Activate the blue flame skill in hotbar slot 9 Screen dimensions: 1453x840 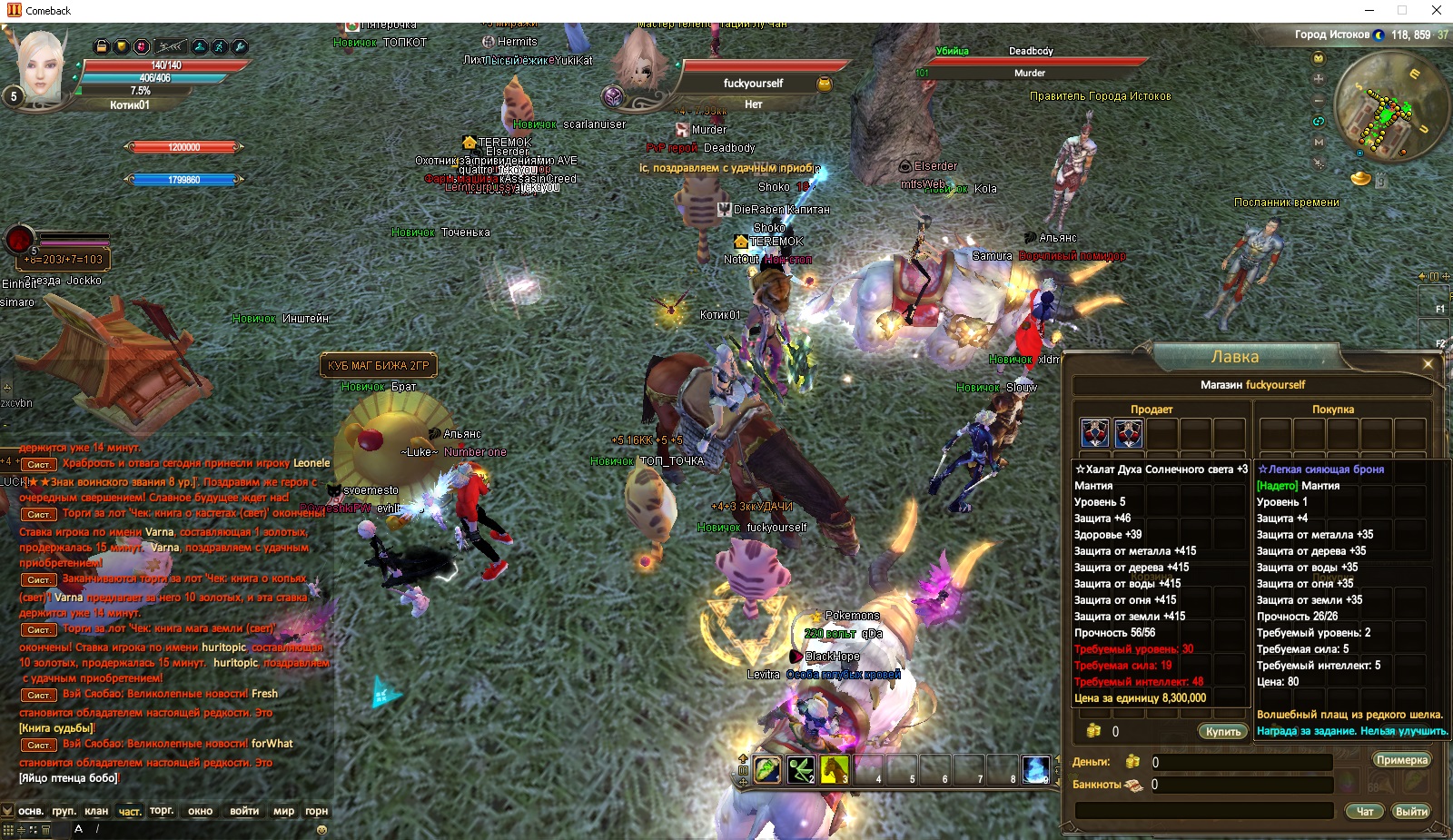pyautogui.click(x=1035, y=769)
